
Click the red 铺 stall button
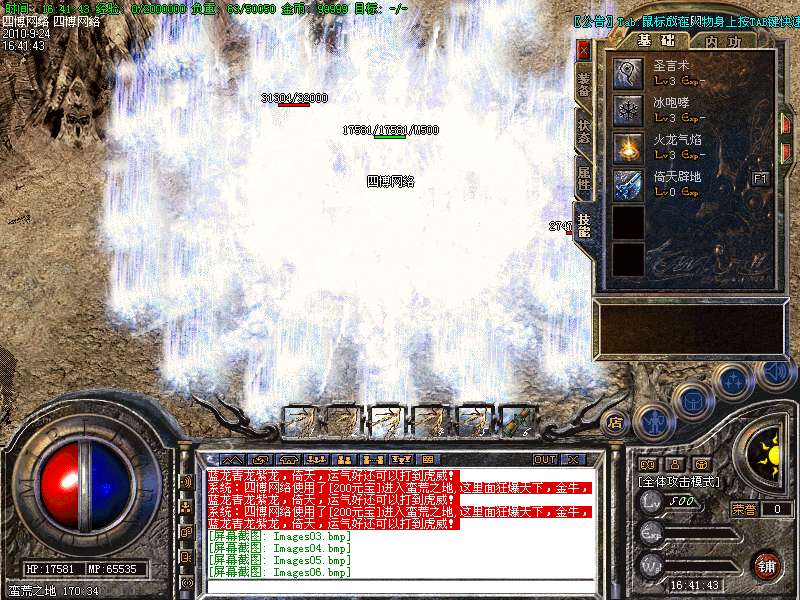click(766, 564)
